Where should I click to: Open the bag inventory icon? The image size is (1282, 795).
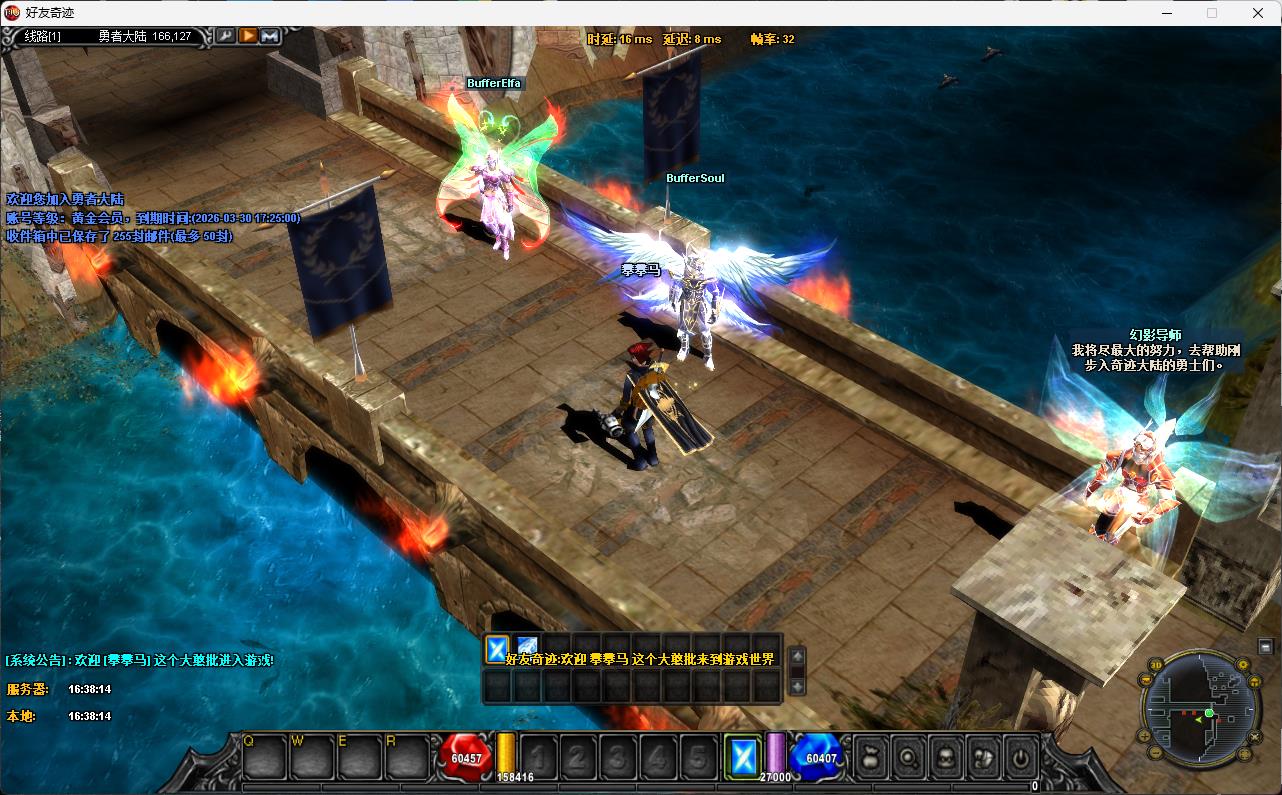[870, 757]
